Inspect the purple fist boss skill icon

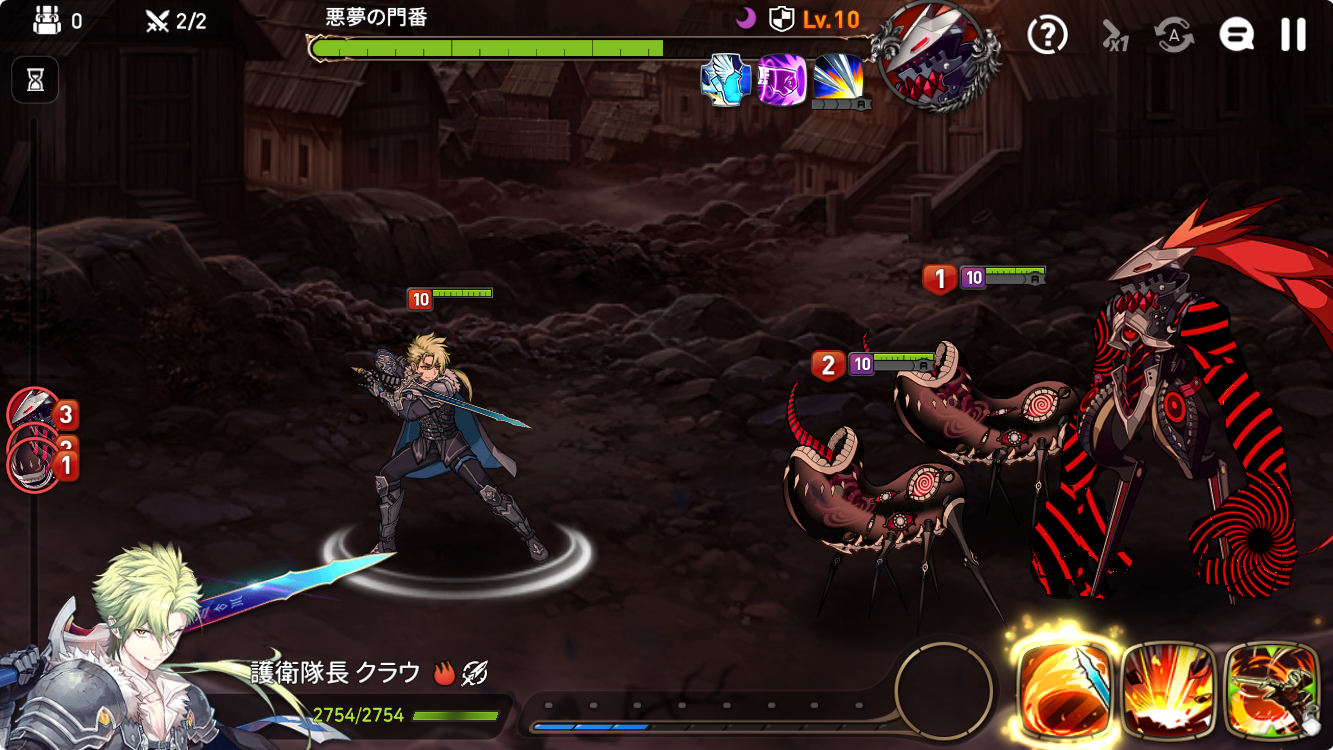(x=782, y=80)
